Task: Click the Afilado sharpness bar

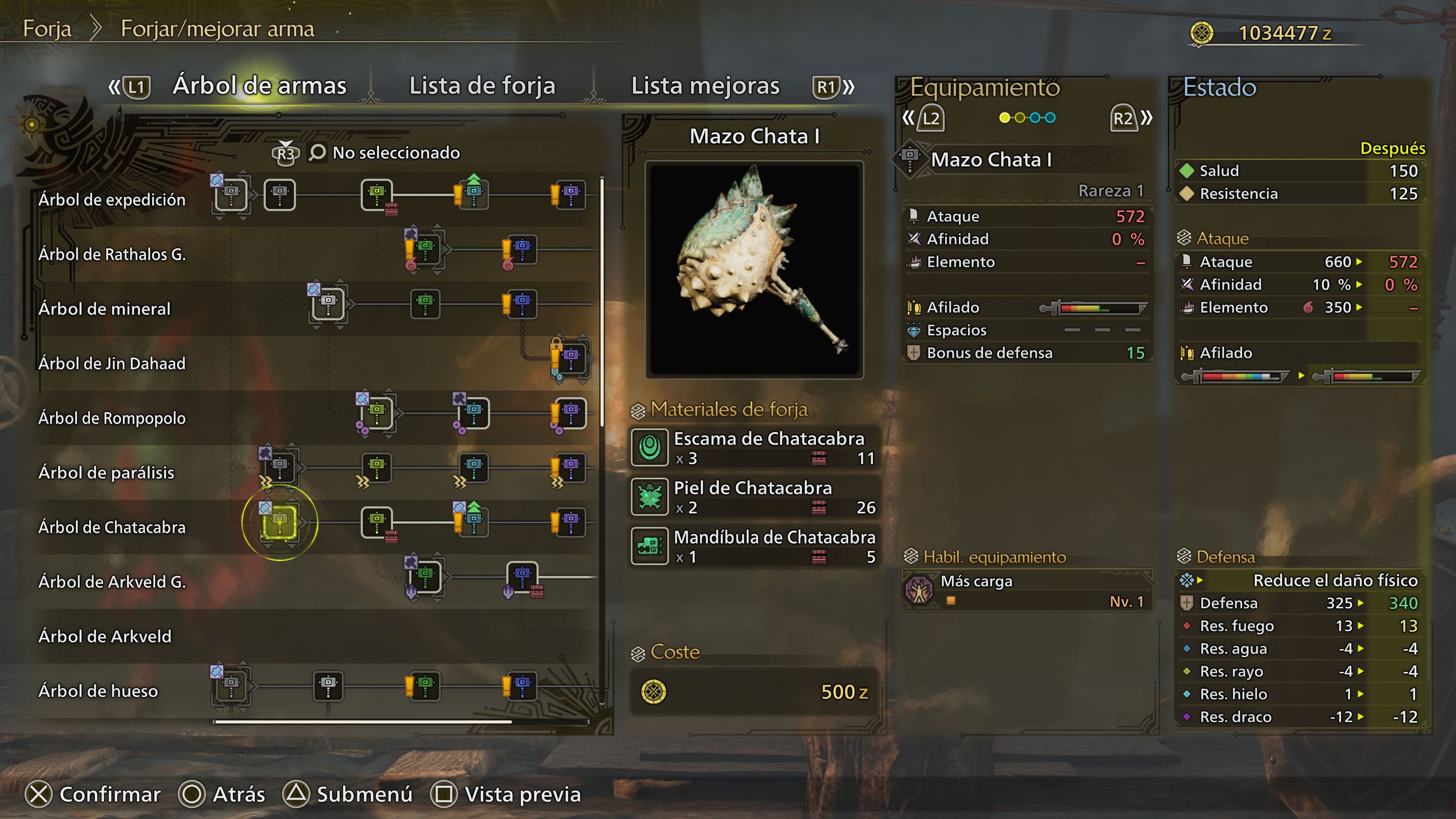Action: click(x=1097, y=308)
